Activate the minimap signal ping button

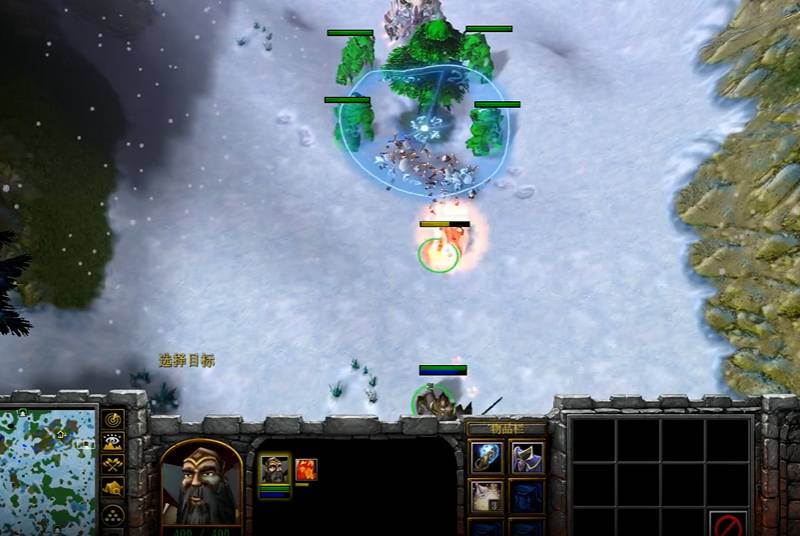(113, 419)
